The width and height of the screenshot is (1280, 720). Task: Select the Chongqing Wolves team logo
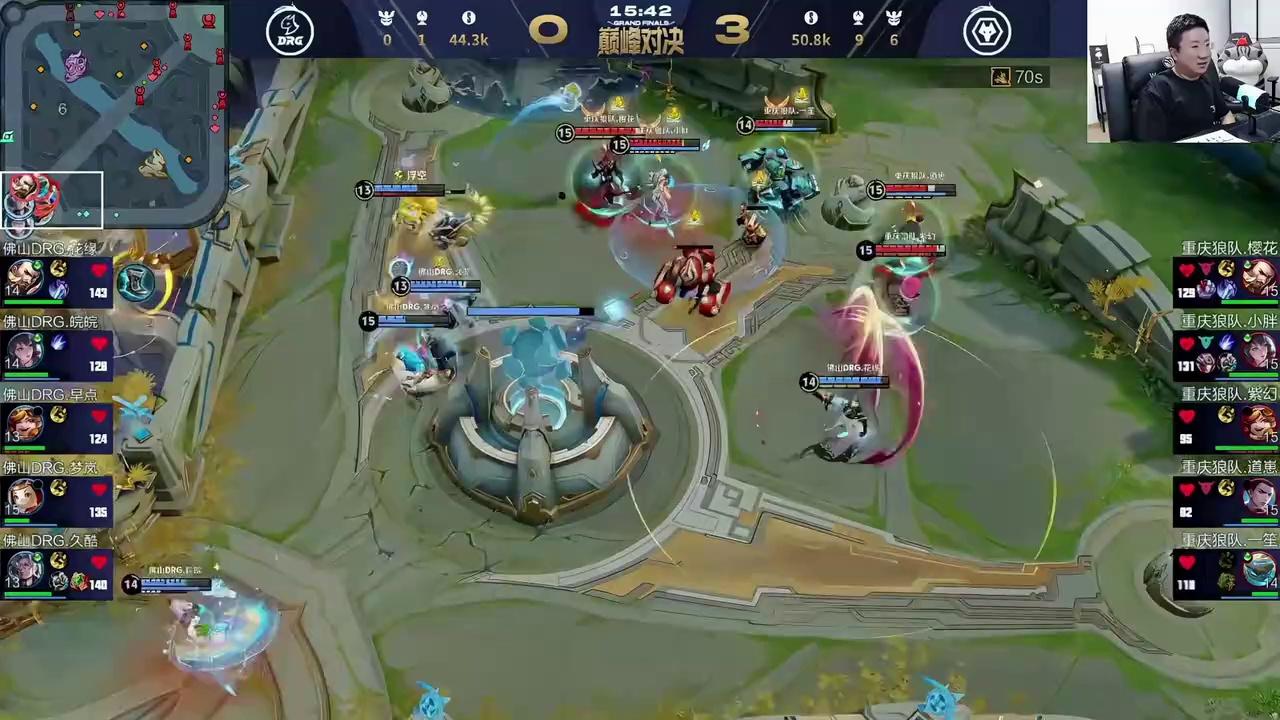coord(987,31)
